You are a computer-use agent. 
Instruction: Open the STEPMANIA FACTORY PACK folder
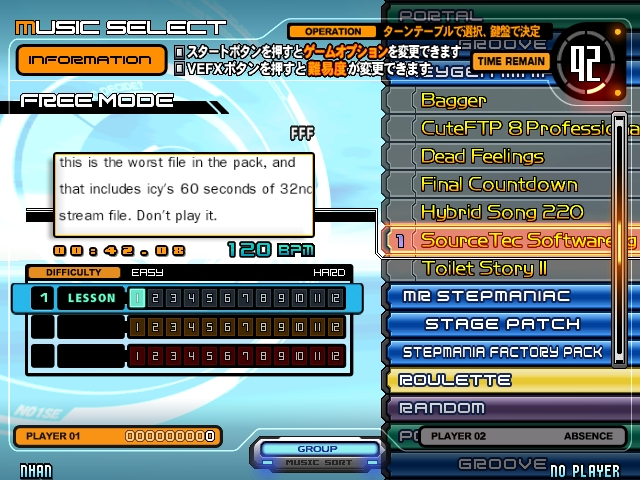503,352
